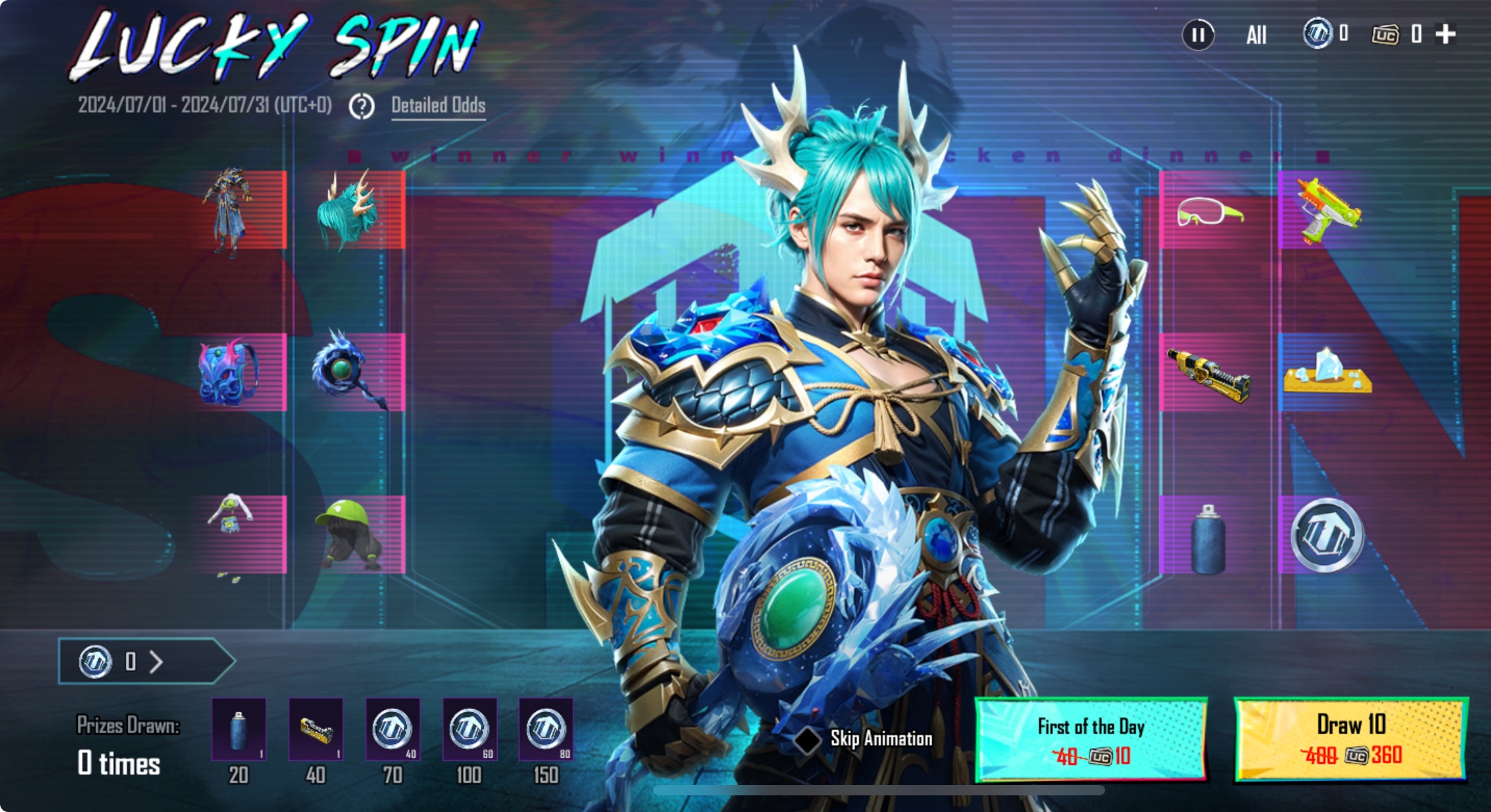Image resolution: width=1491 pixels, height=812 pixels.
Task: Buy First of the Day spin
Action: pos(1091,740)
